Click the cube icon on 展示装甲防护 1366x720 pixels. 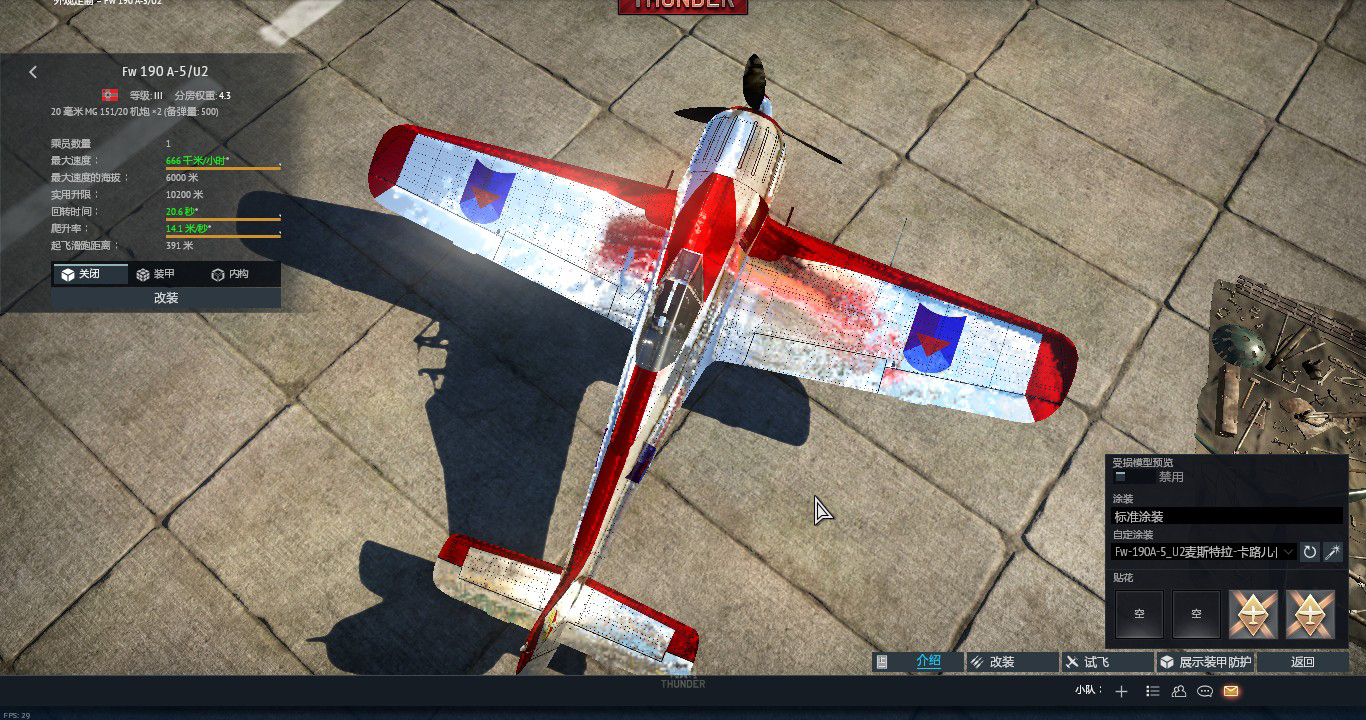tap(1167, 661)
